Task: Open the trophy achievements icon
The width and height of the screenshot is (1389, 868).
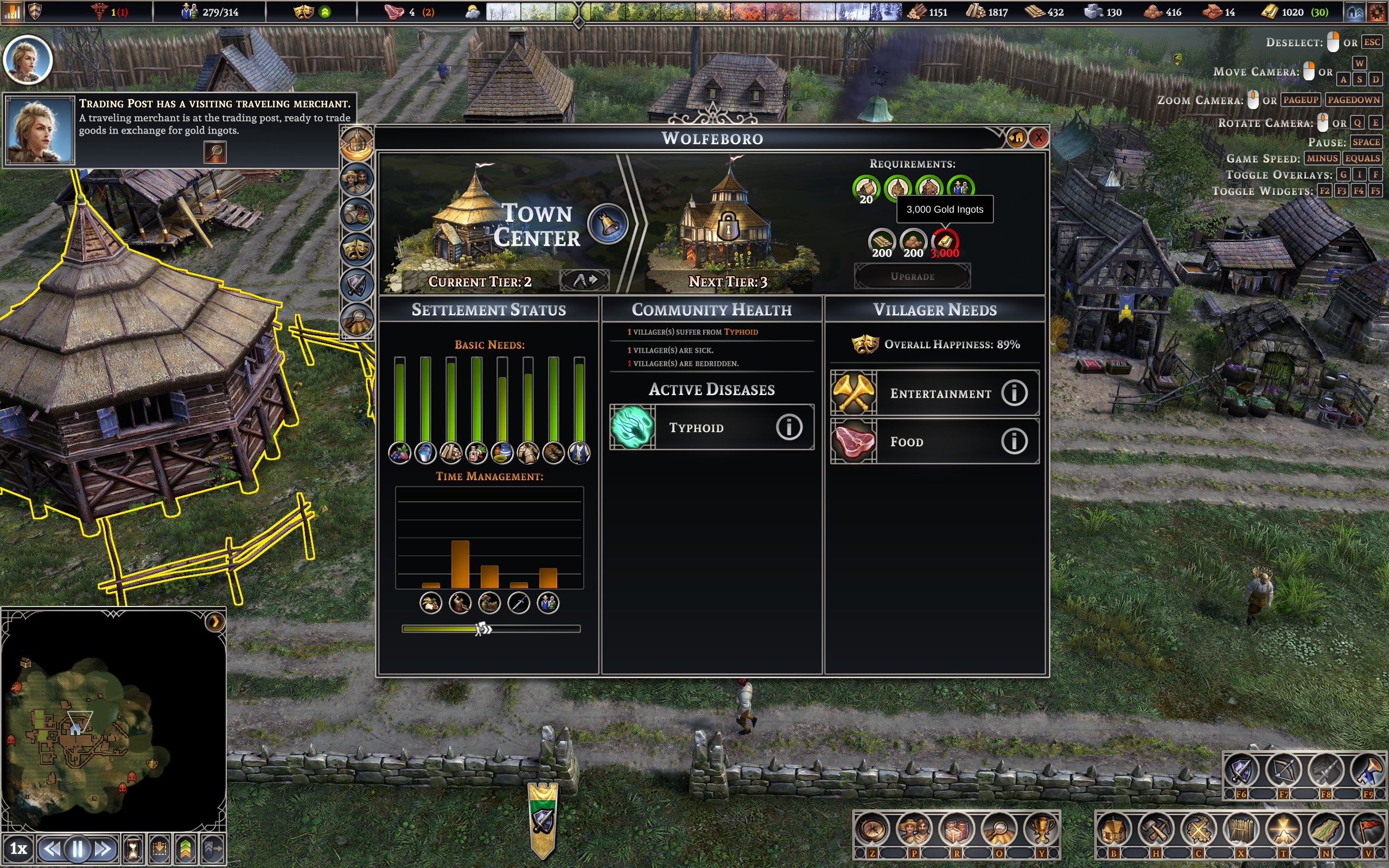Action: tap(1041, 829)
